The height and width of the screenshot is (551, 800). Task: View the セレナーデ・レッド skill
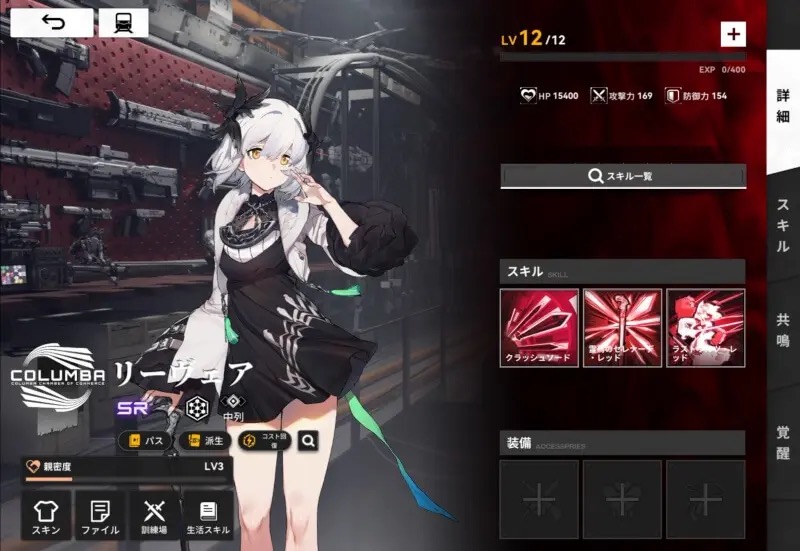[x=622, y=328]
